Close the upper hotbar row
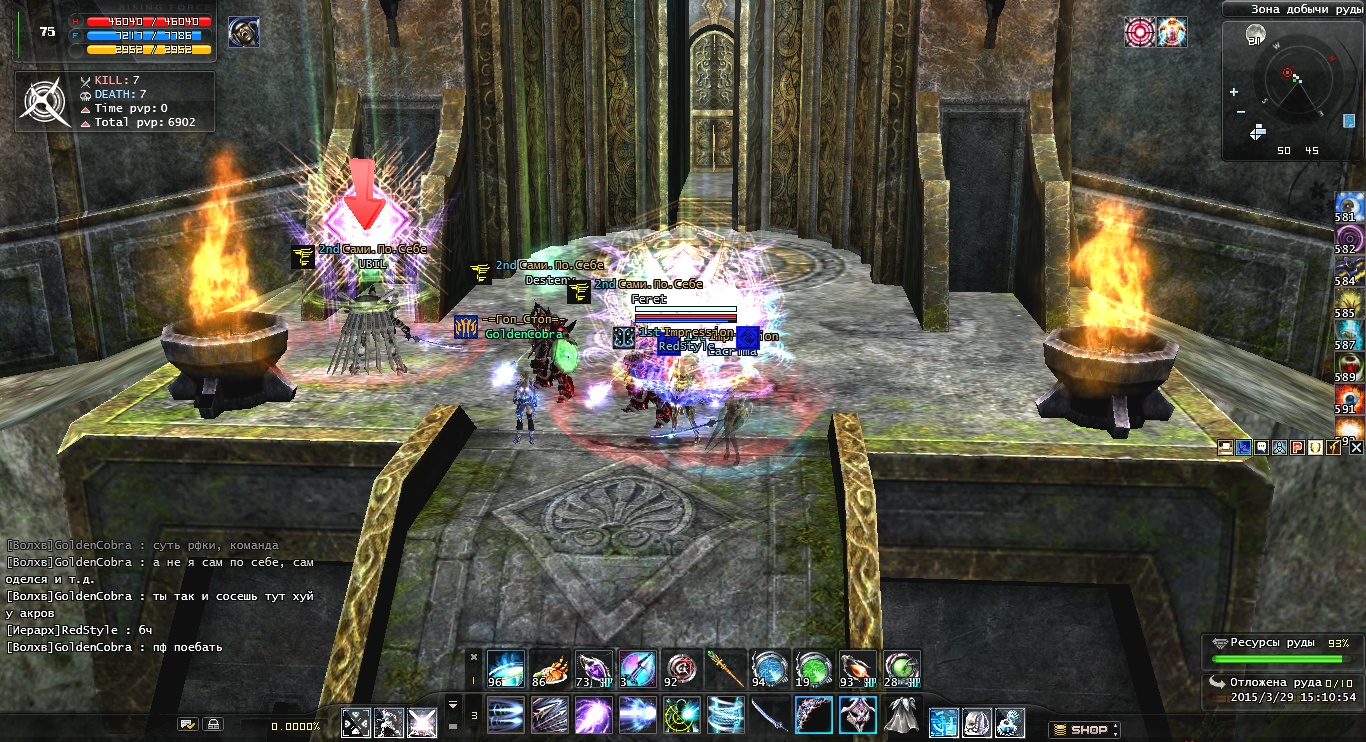The height and width of the screenshot is (742, 1366). pyautogui.click(x=474, y=656)
